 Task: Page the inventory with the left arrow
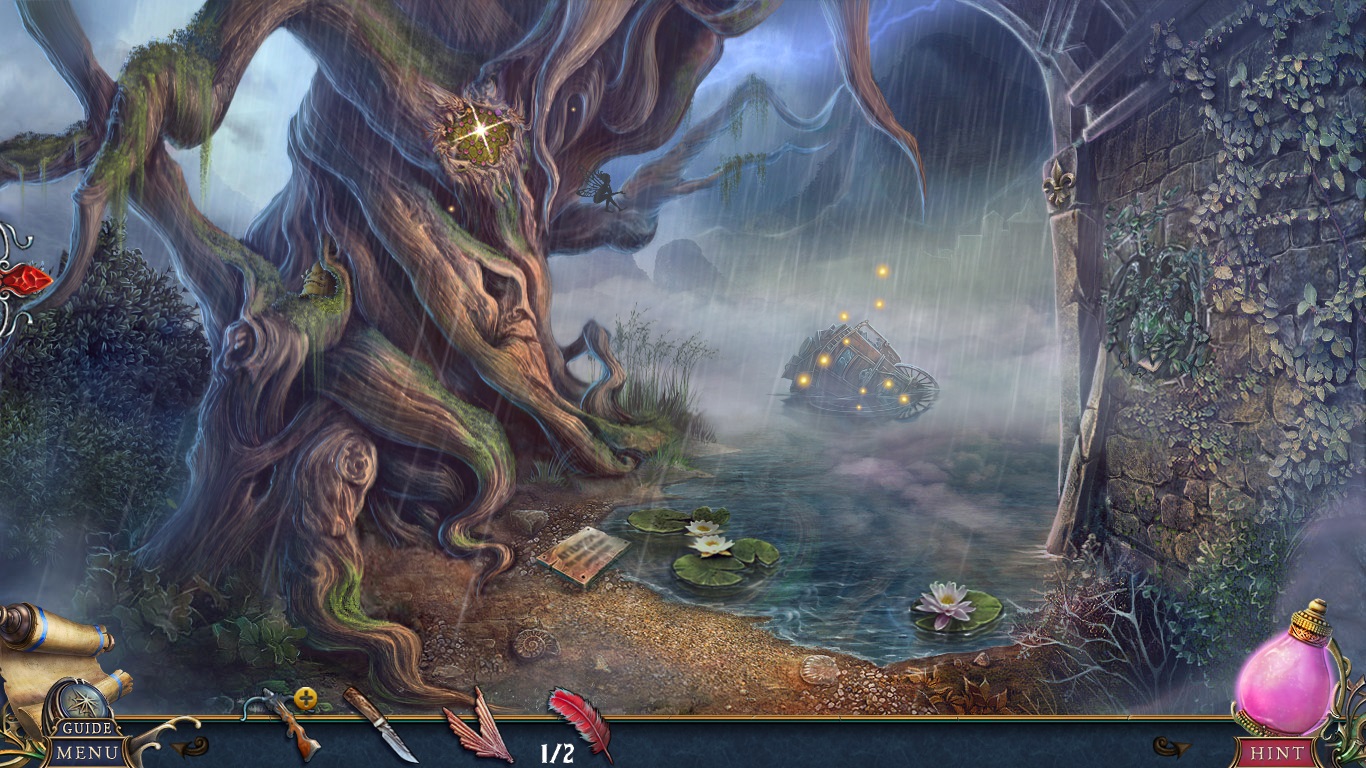(190, 746)
